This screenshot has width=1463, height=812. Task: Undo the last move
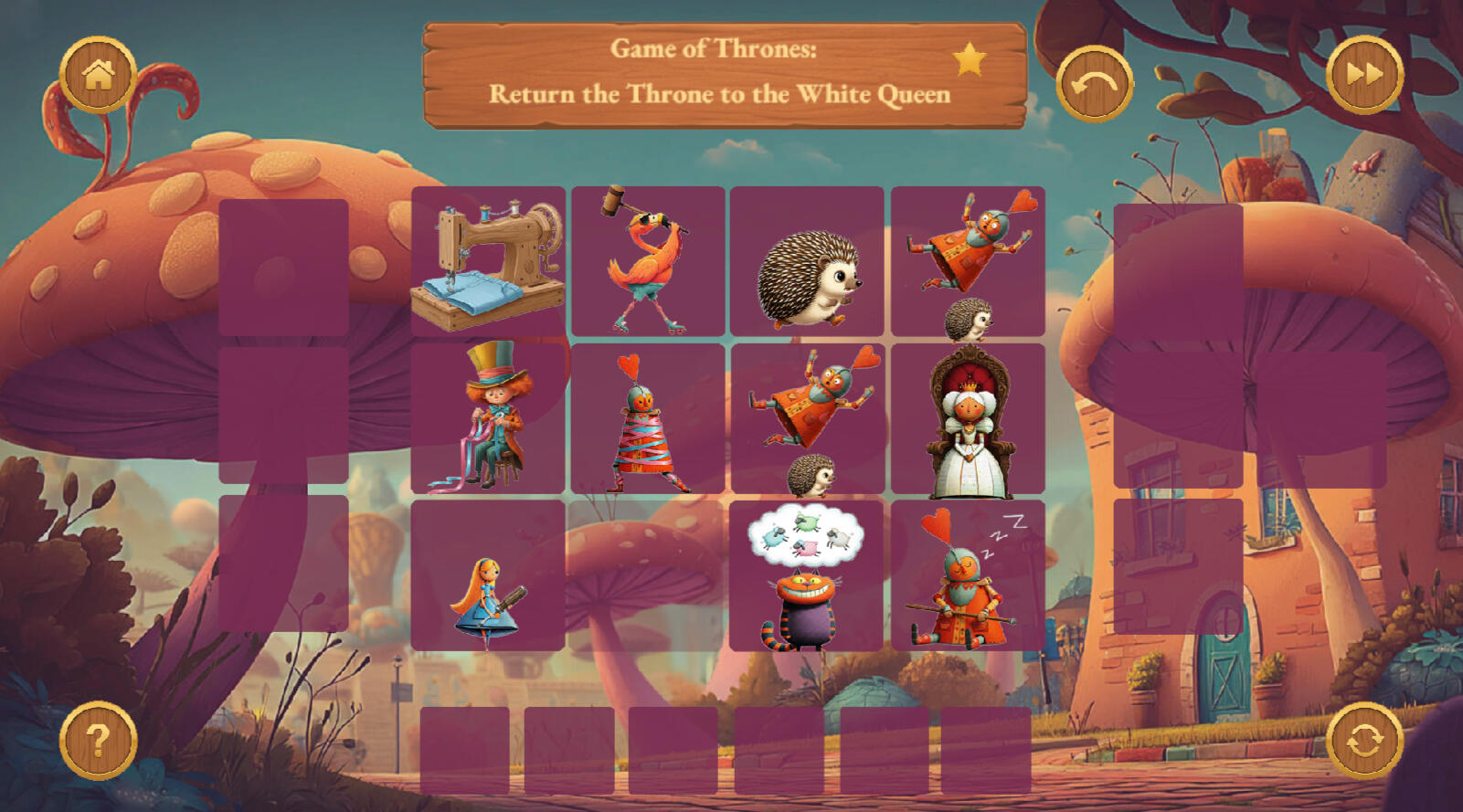[1094, 84]
